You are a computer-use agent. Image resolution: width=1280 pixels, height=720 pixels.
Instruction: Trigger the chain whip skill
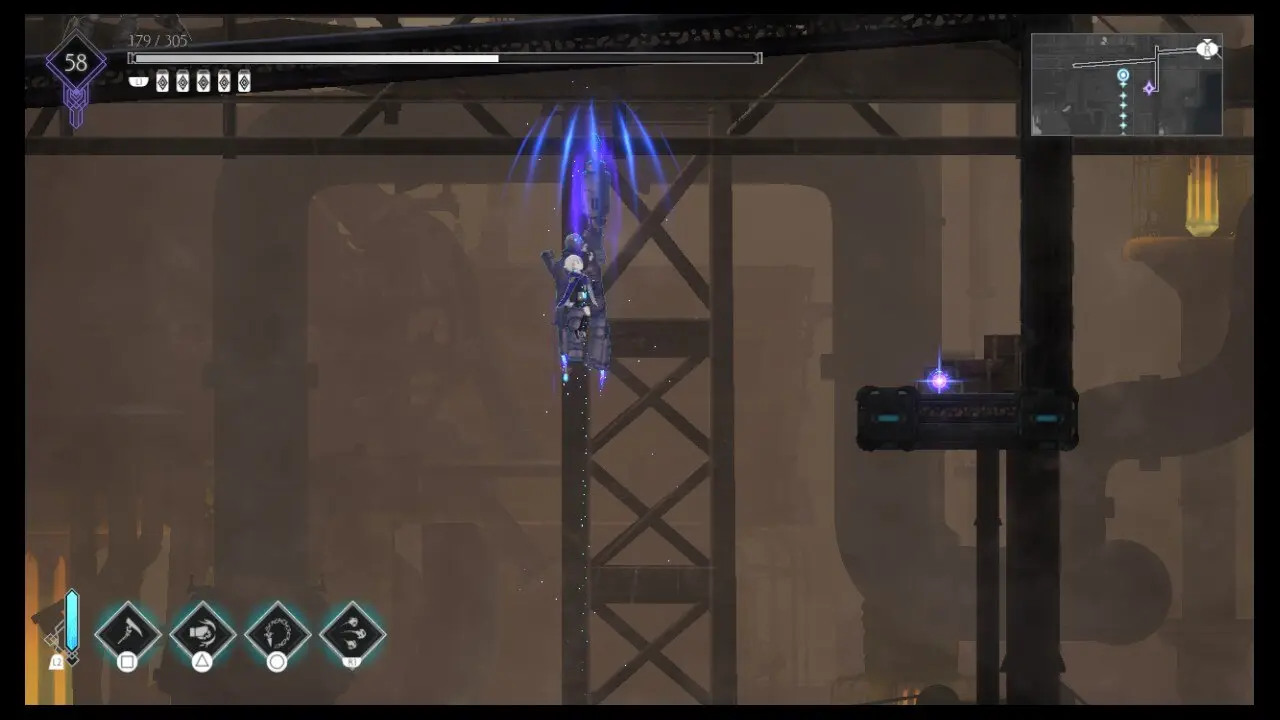click(x=277, y=632)
